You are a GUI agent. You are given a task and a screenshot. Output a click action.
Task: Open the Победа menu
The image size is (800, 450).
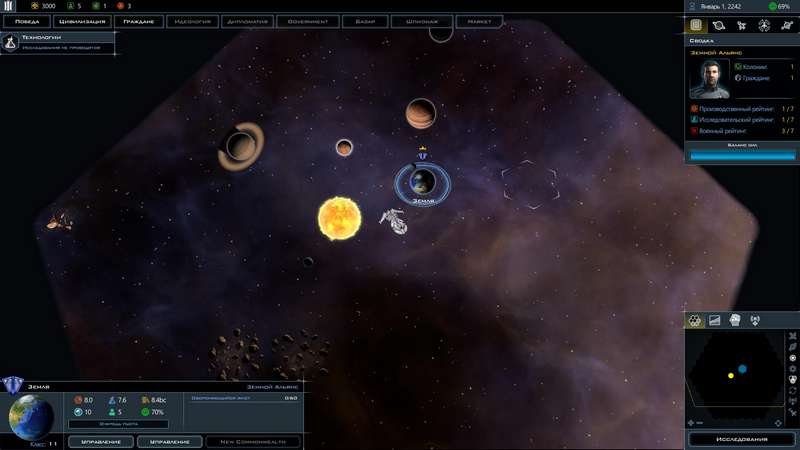click(27, 20)
